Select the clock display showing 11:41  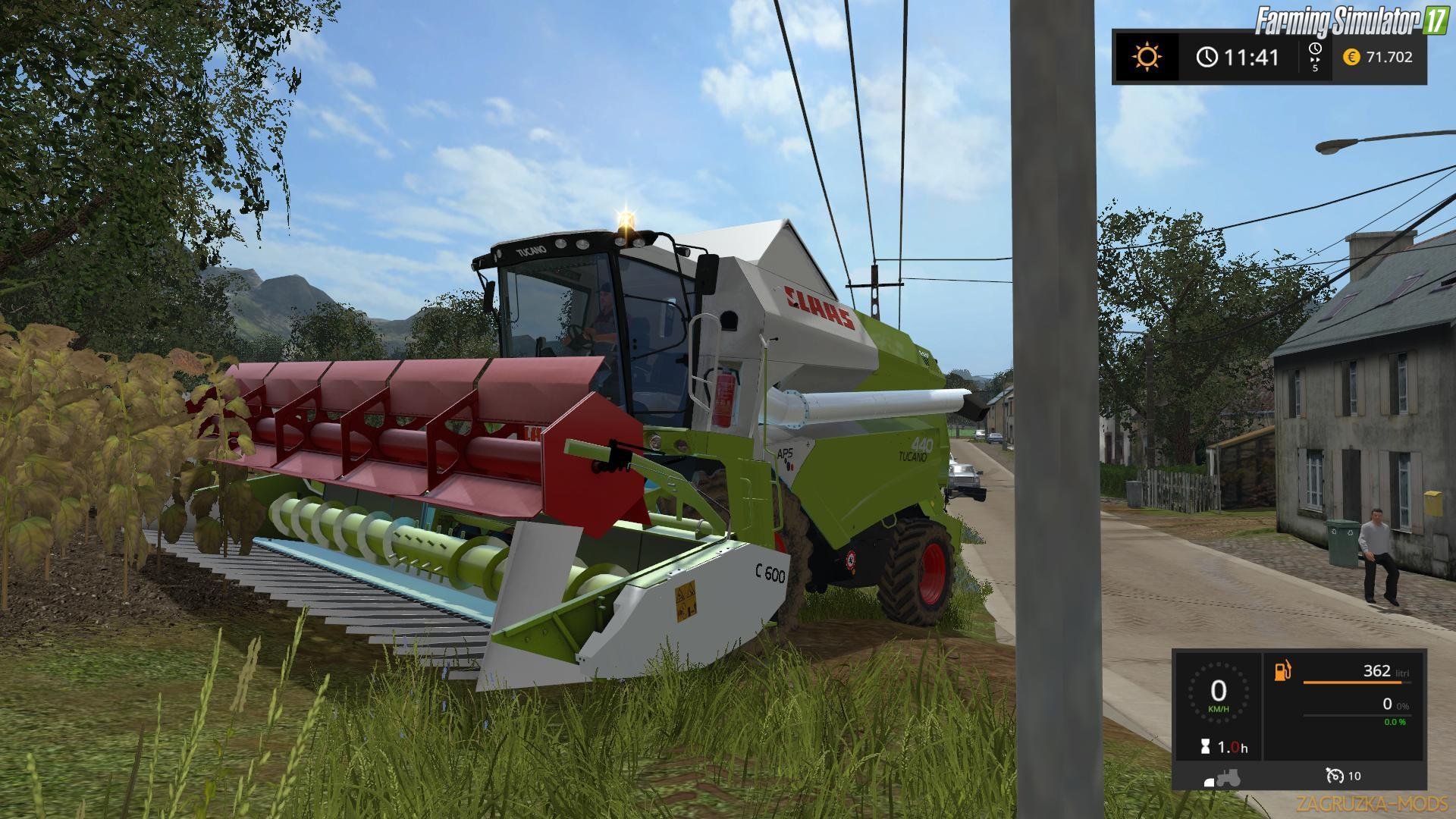pyautogui.click(x=1251, y=57)
